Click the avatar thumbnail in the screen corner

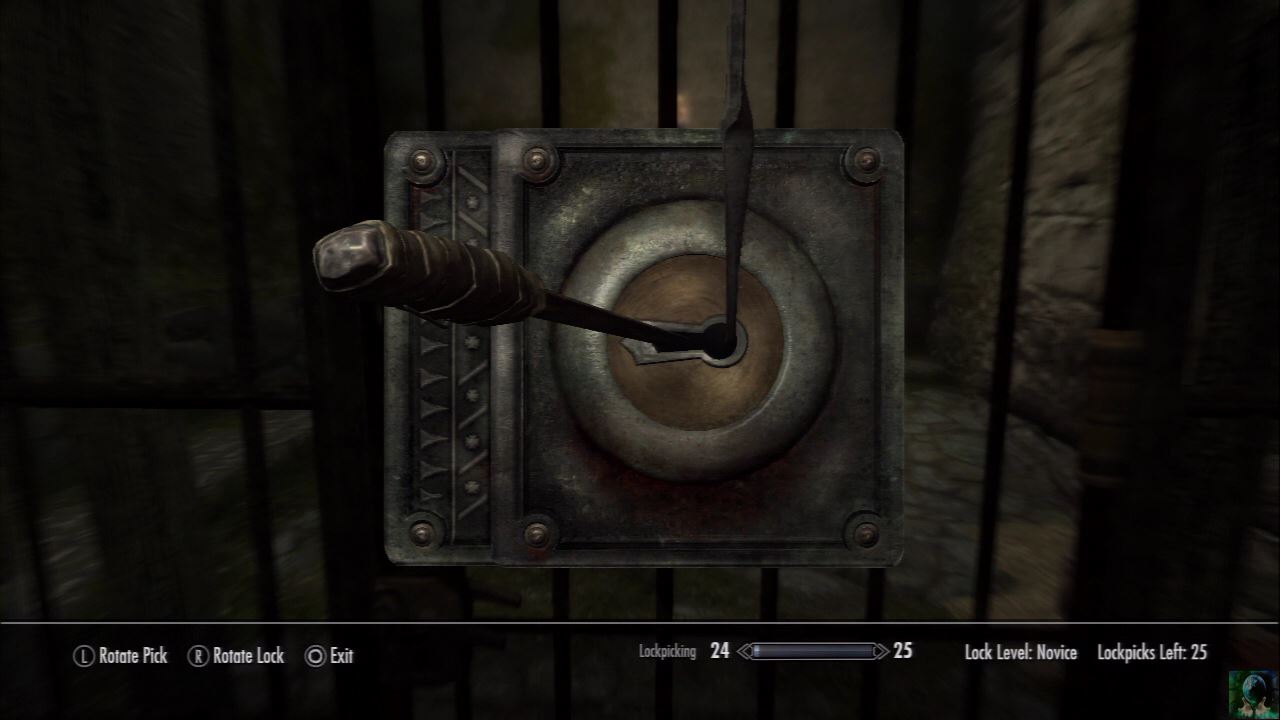(x=1254, y=694)
